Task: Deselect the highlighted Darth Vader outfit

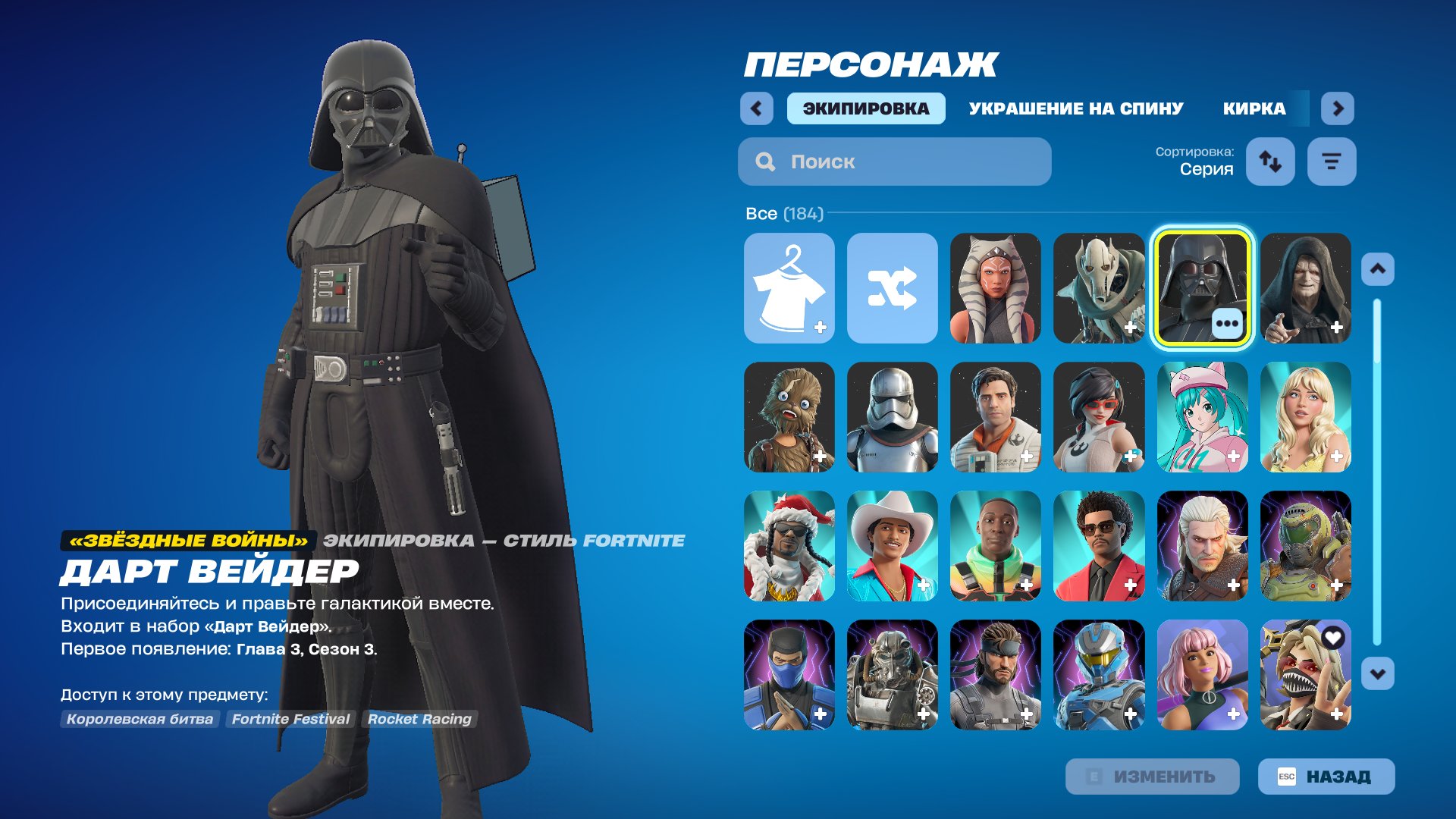Action: 1199,288
